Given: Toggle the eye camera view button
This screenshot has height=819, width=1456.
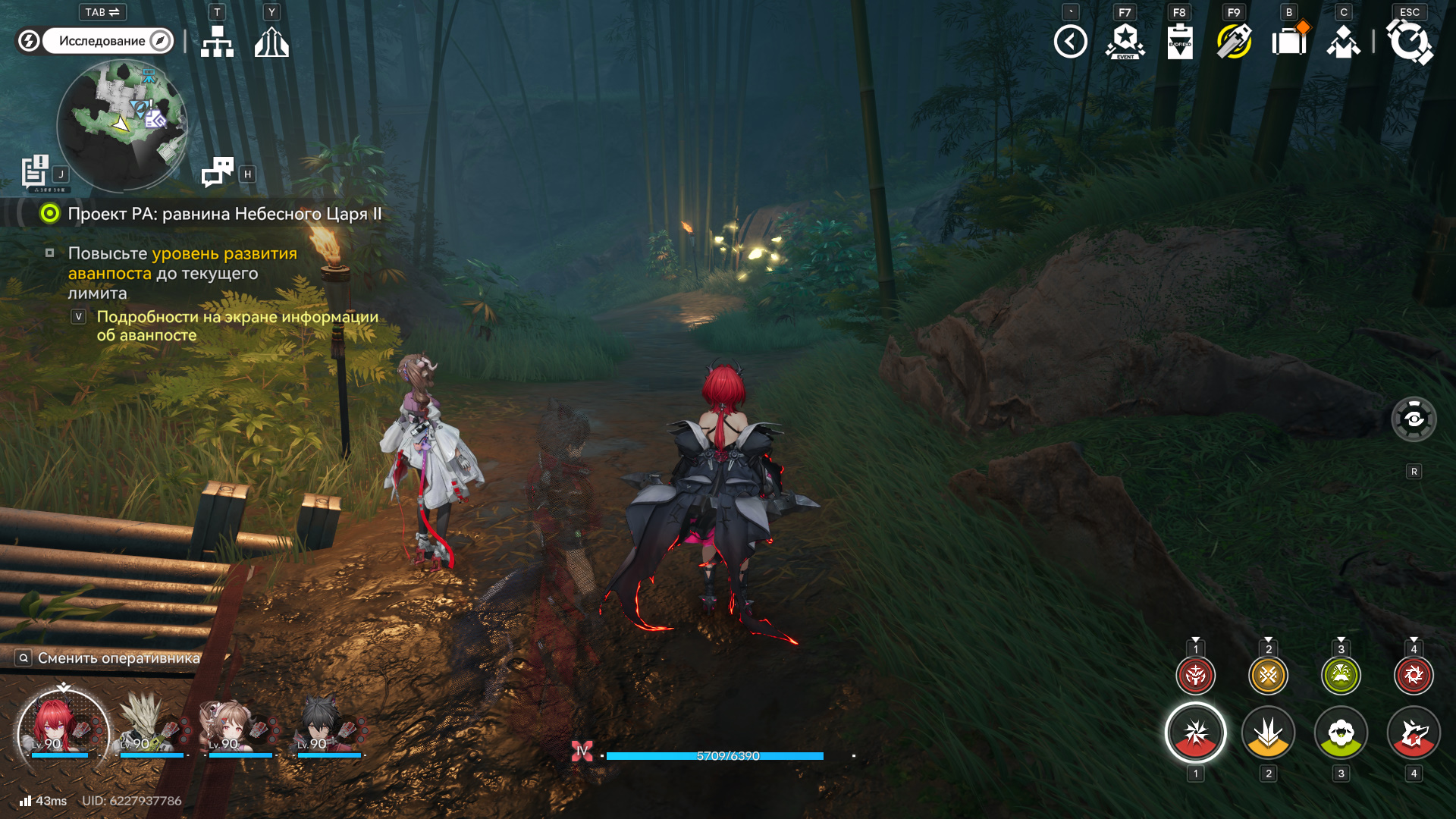Looking at the screenshot, I should (x=1414, y=419).
